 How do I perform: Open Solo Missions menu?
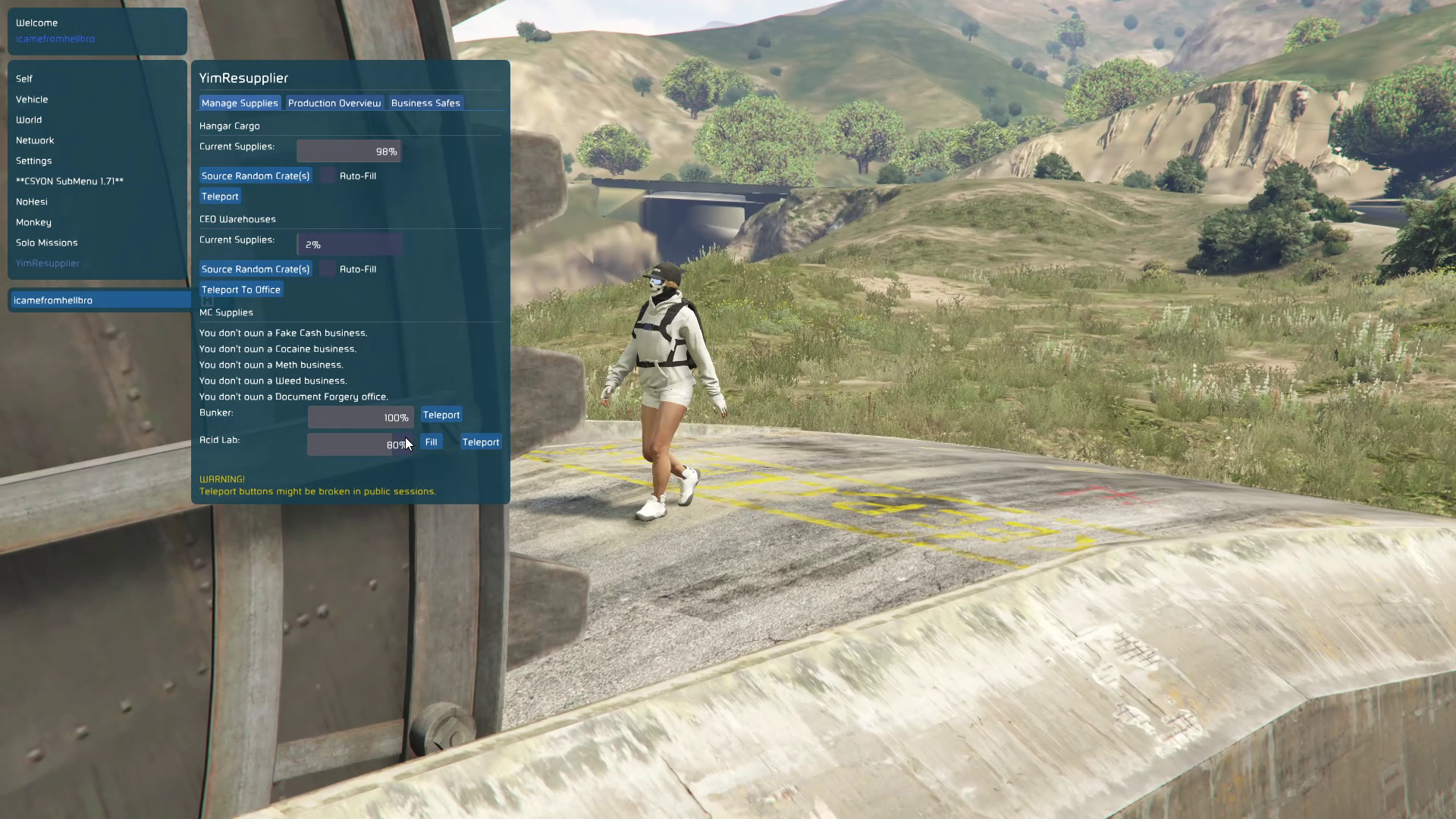(47, 243)
